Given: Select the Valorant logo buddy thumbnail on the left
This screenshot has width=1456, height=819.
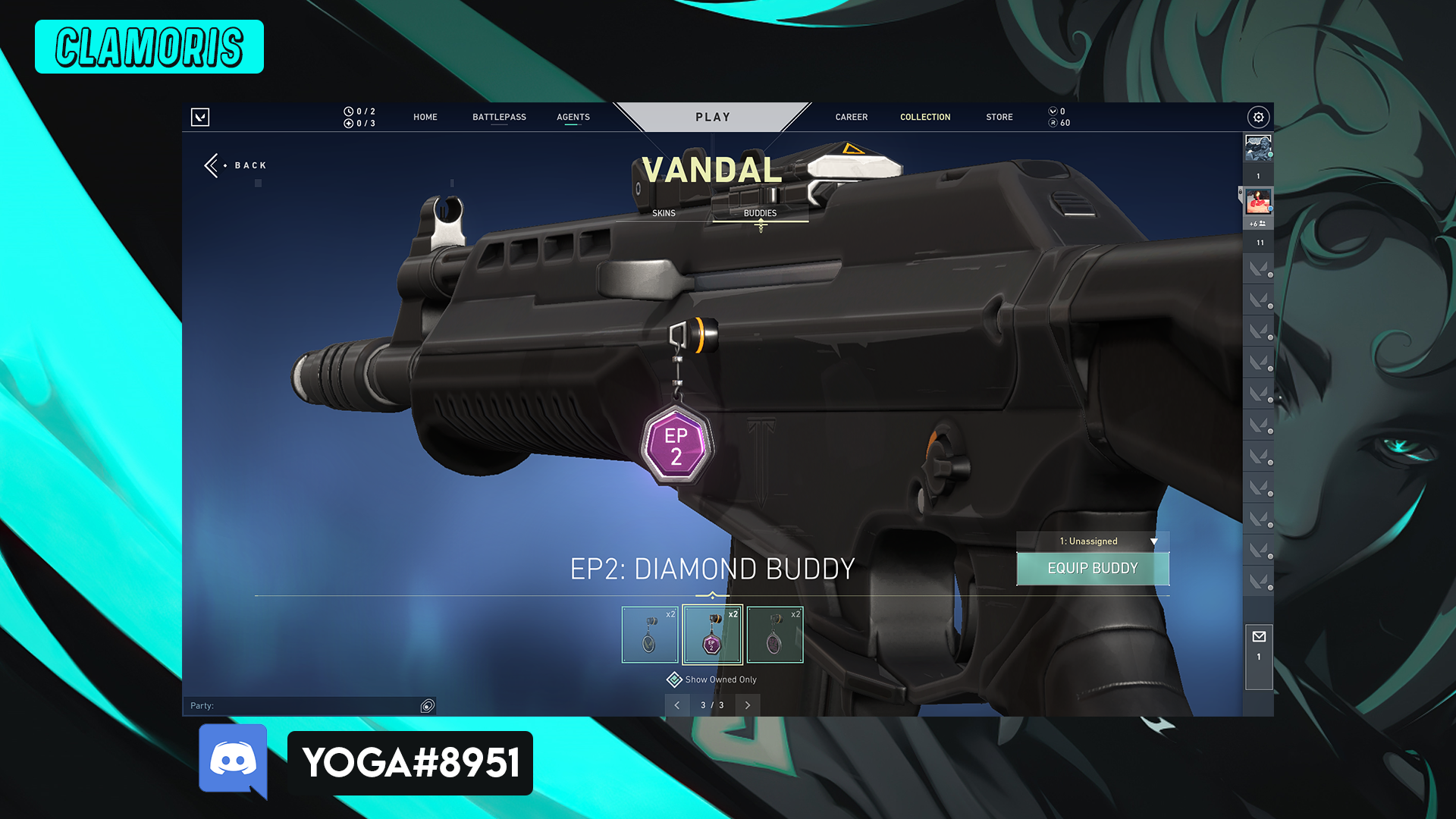Looking at the screenshot, I should 650,635.
